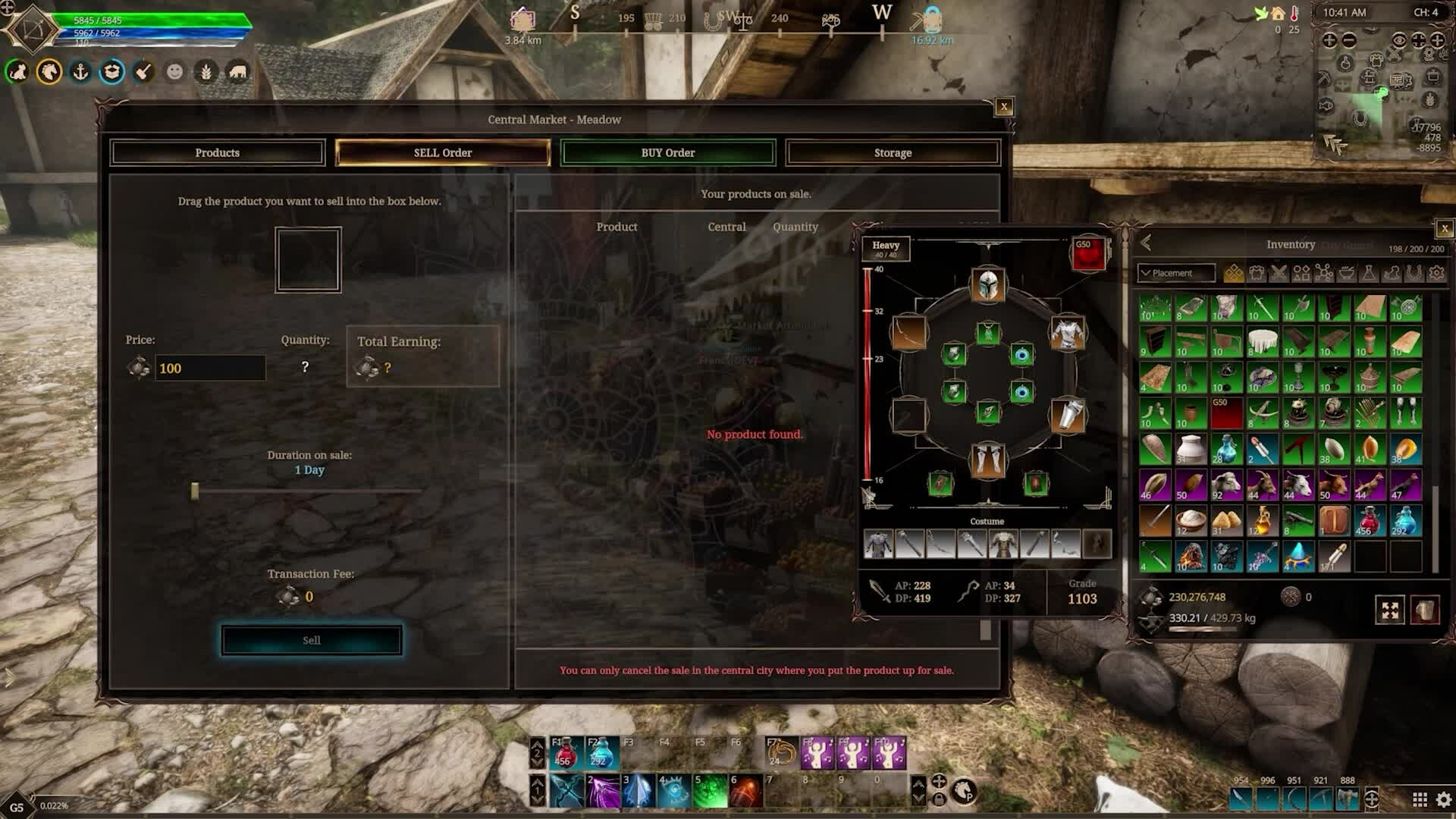The width and height of the screenshot is (1456, 819).
Task: Click the inventory horseshoe filter icon
Action: [x=1414, y=273]
